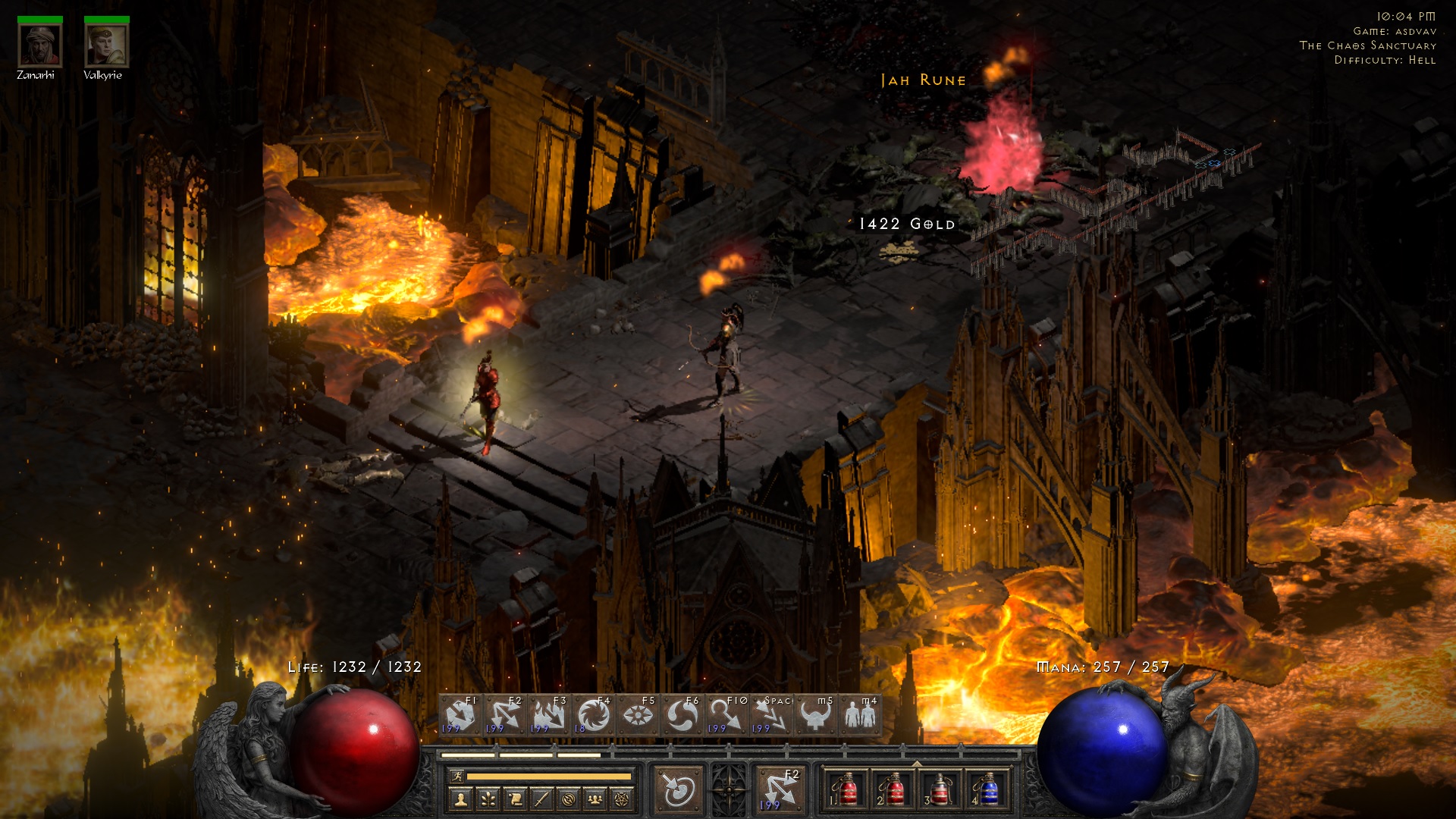Activate the F4 spinning blade skill
This screenshot has height=819, width=1456.
[x=593, y=714]
